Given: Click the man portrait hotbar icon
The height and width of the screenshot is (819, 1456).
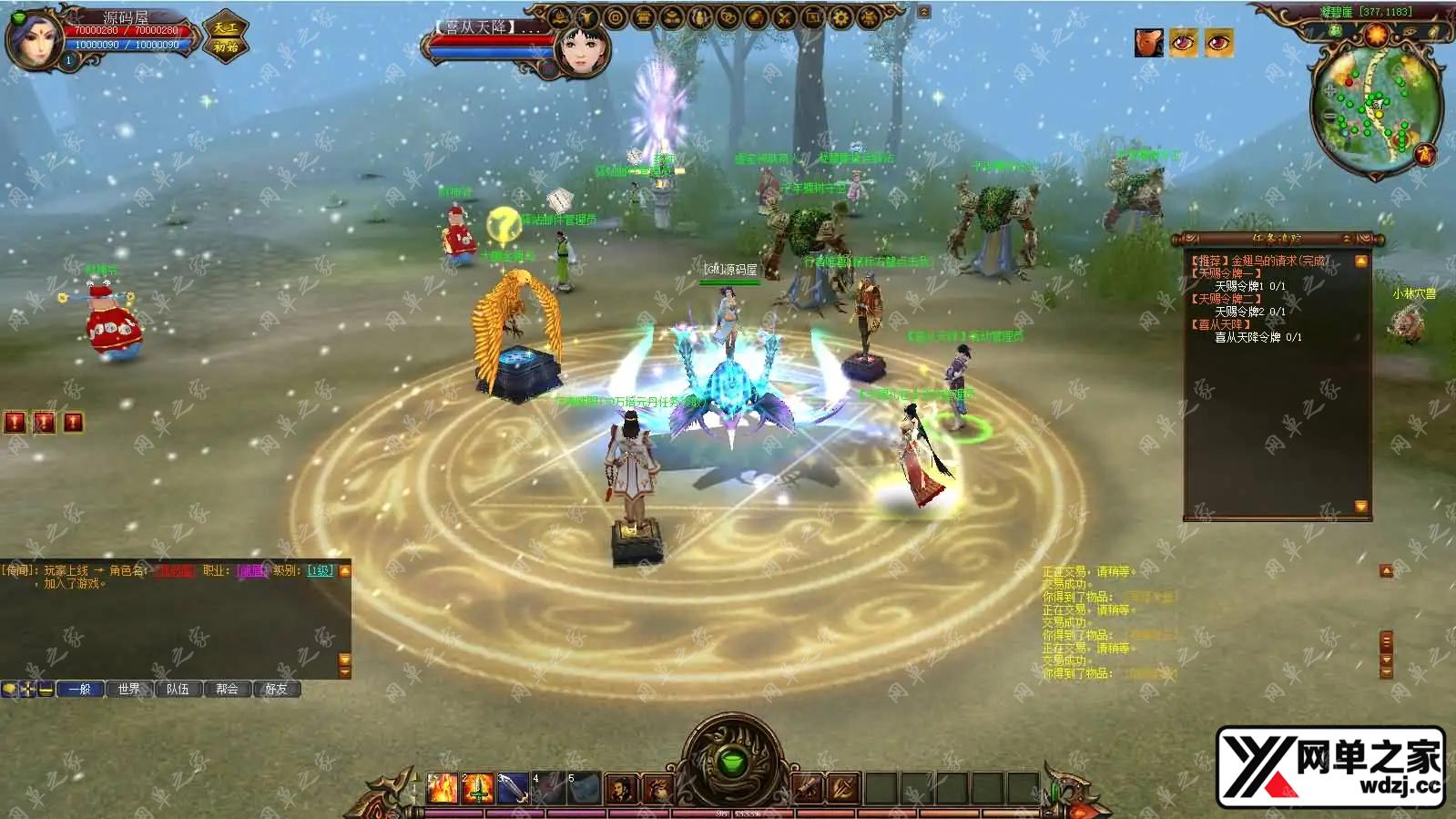Looking at the screenshot, I should [622, 788].
